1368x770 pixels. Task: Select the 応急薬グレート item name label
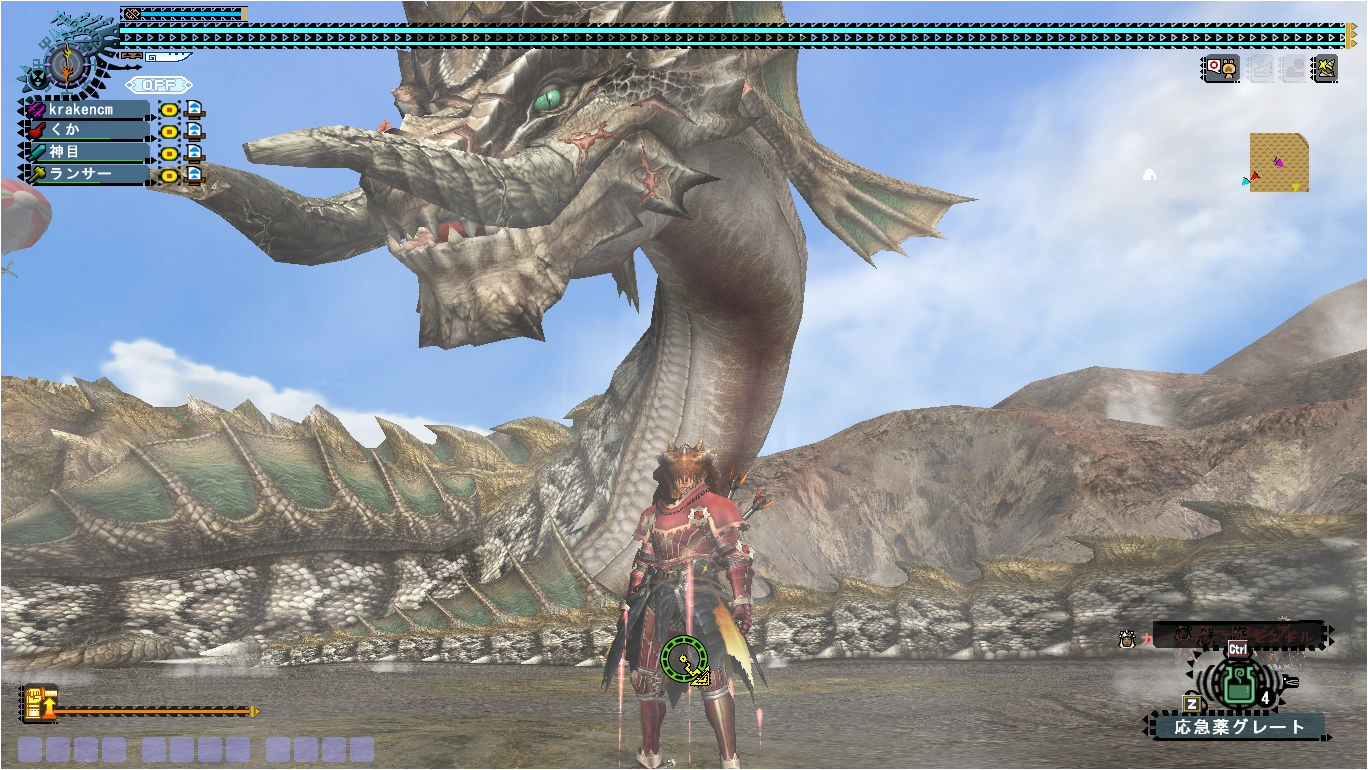pos(1240,729)
